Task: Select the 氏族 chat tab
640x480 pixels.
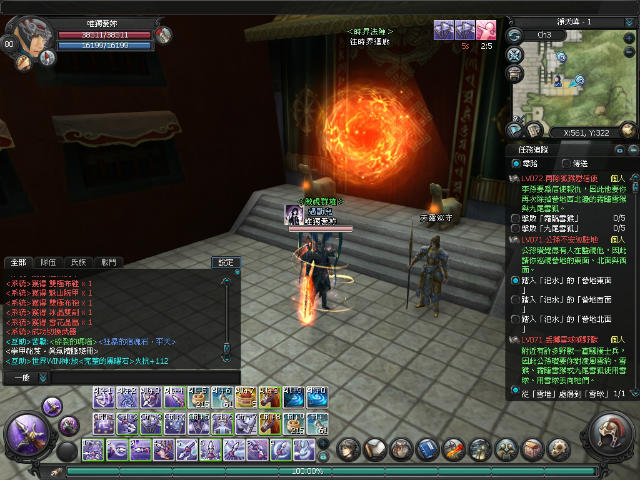Action: coord(78,261)
